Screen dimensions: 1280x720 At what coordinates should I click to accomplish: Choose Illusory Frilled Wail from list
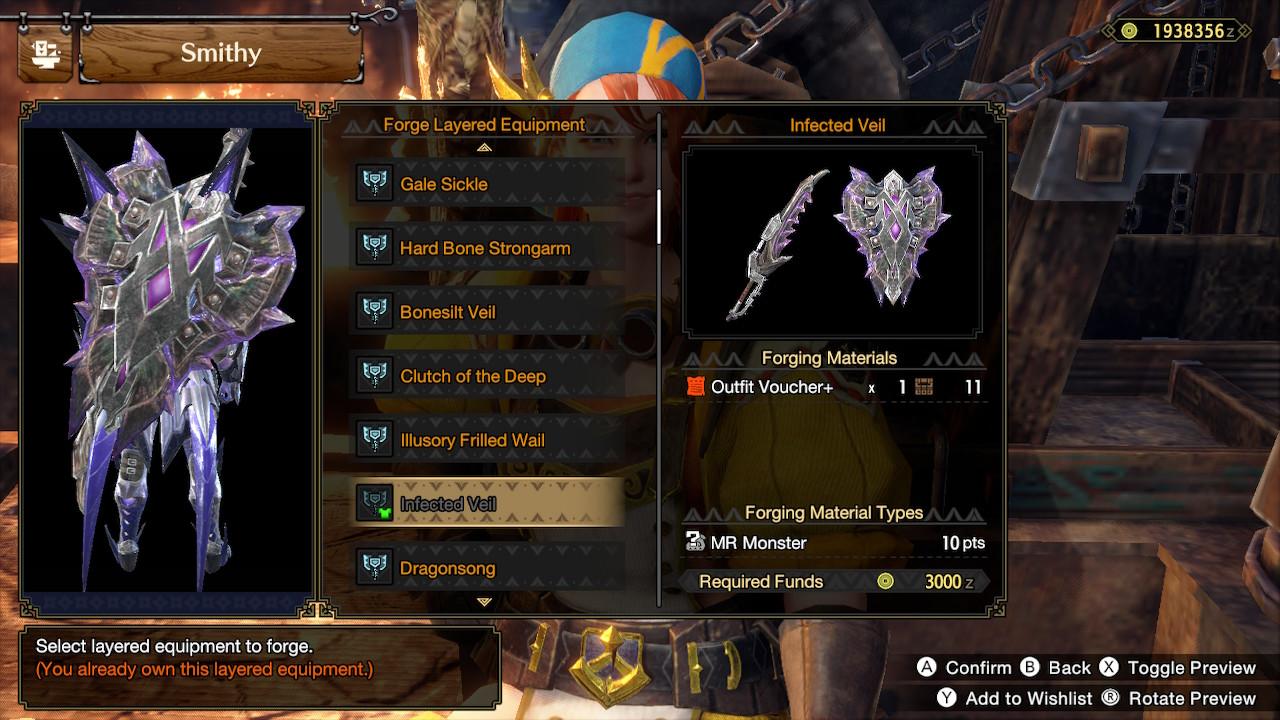click(x=488, y=440)
